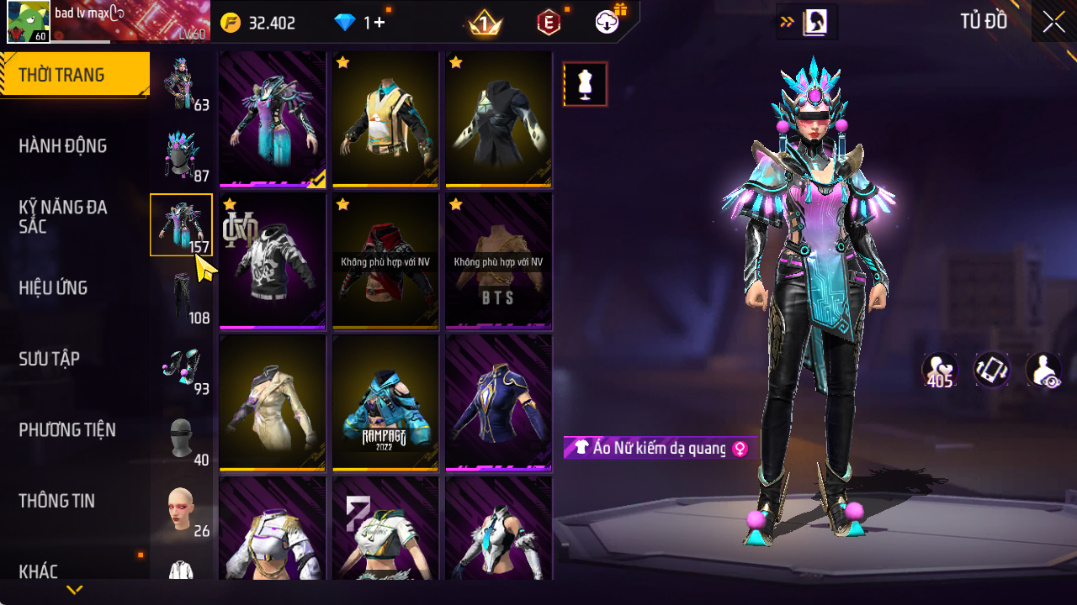This screenshot has height=605, width=1077.
Task: Close the wardrobe with the X button
Action: (x=1053, y=23)
